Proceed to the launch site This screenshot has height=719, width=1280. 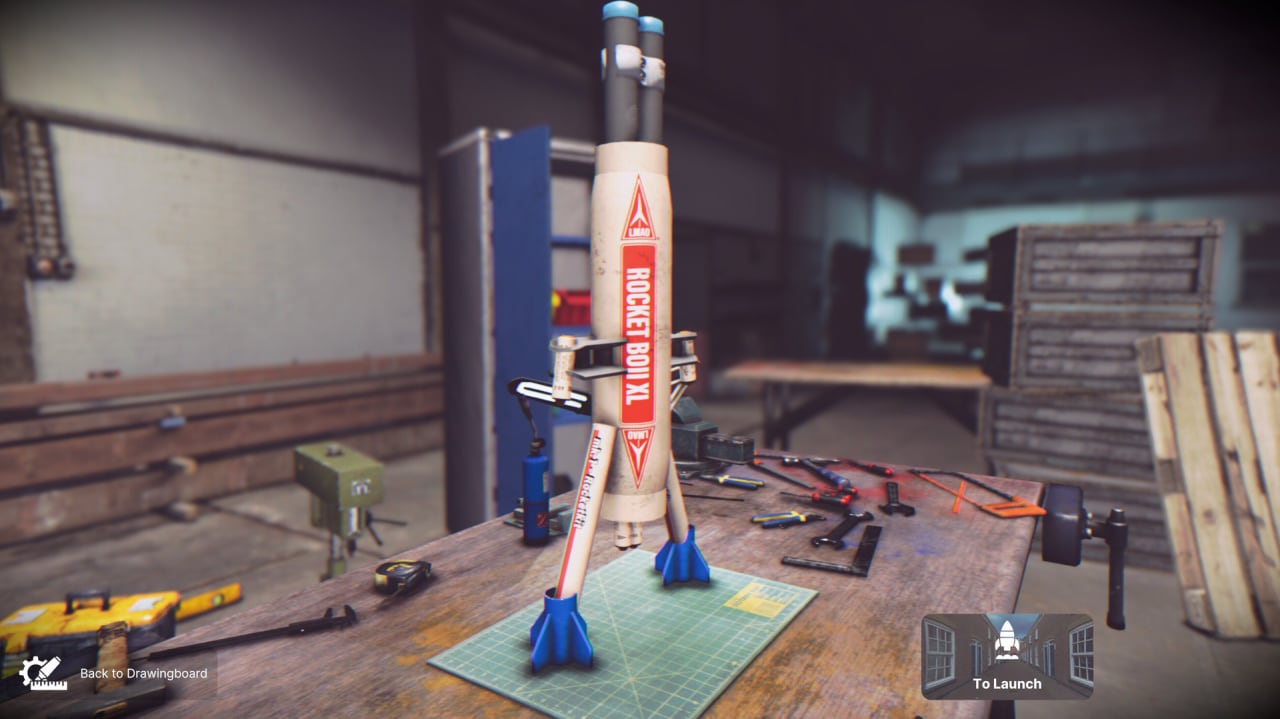1006,655
